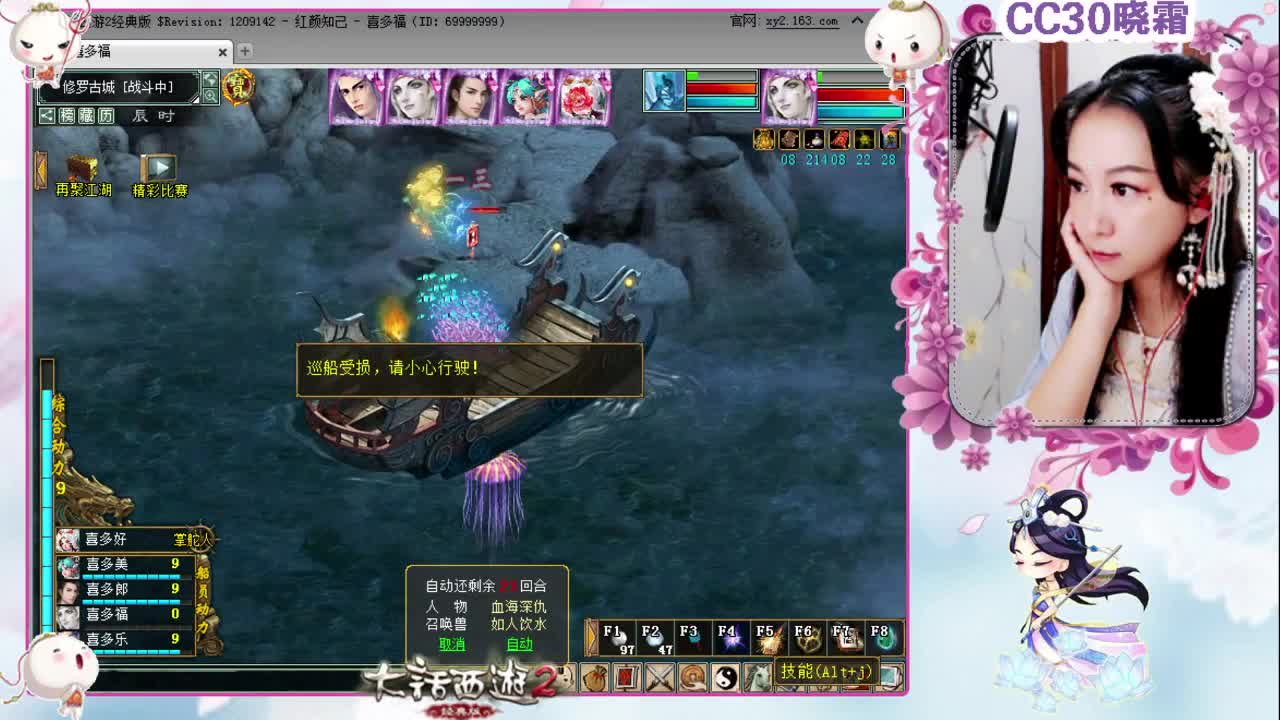
Task: Open the 精彩比赛 video player icon
Action: click(x=161, y=166)
